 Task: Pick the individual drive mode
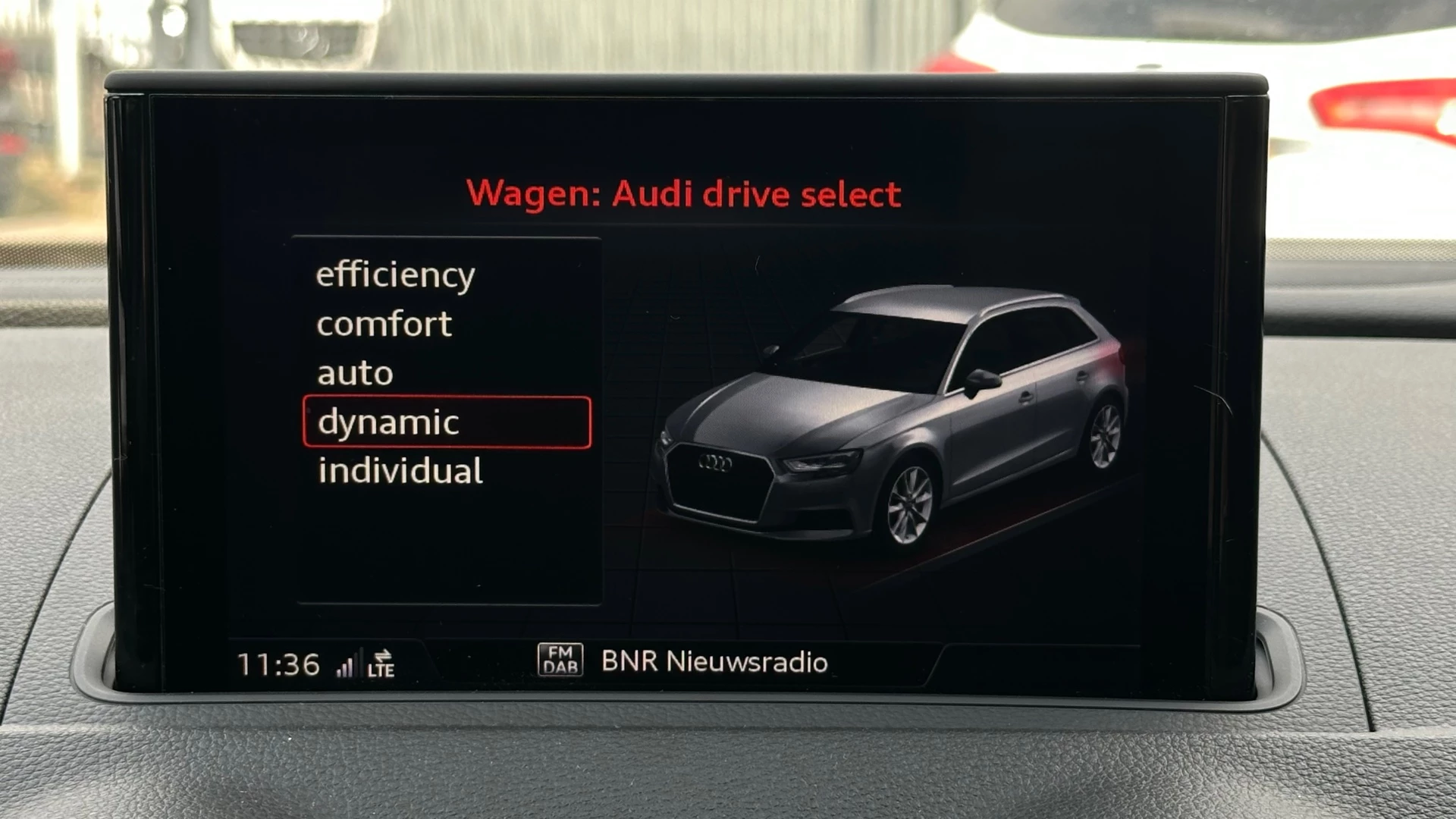[400, 471]
